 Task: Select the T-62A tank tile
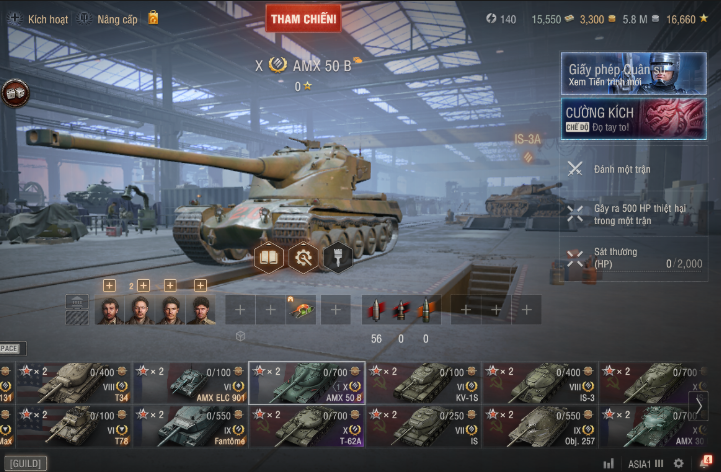[x=307, y=426]
